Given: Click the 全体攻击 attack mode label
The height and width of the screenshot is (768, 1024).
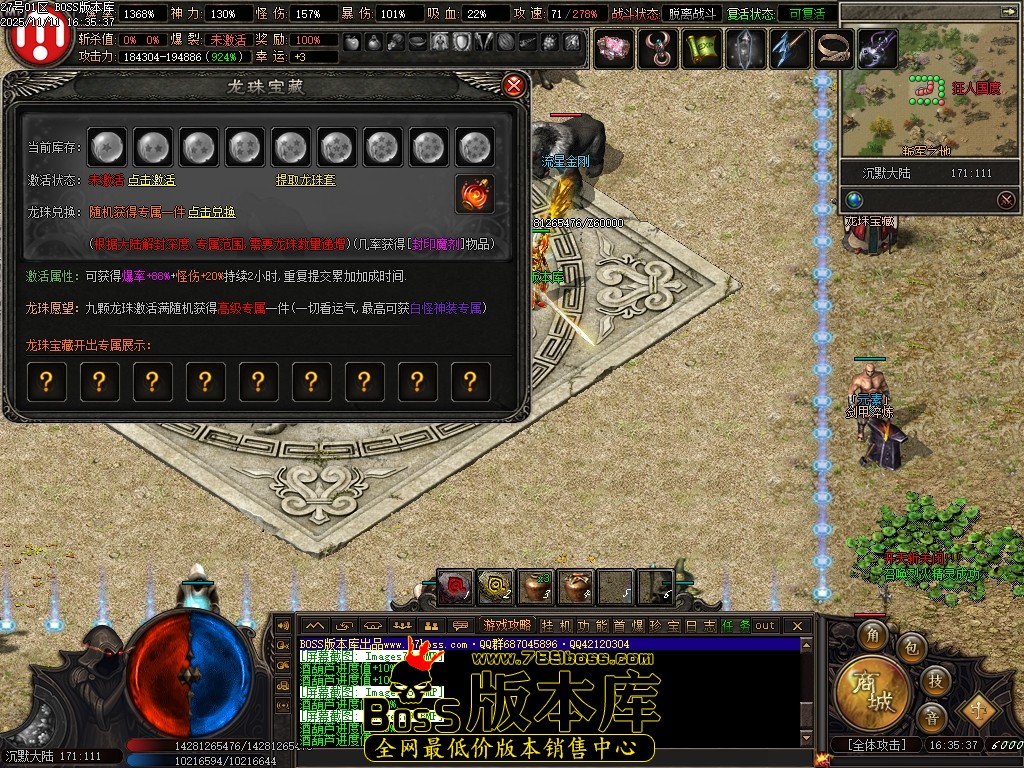Looking at the screenshot, I should [876, 745].
